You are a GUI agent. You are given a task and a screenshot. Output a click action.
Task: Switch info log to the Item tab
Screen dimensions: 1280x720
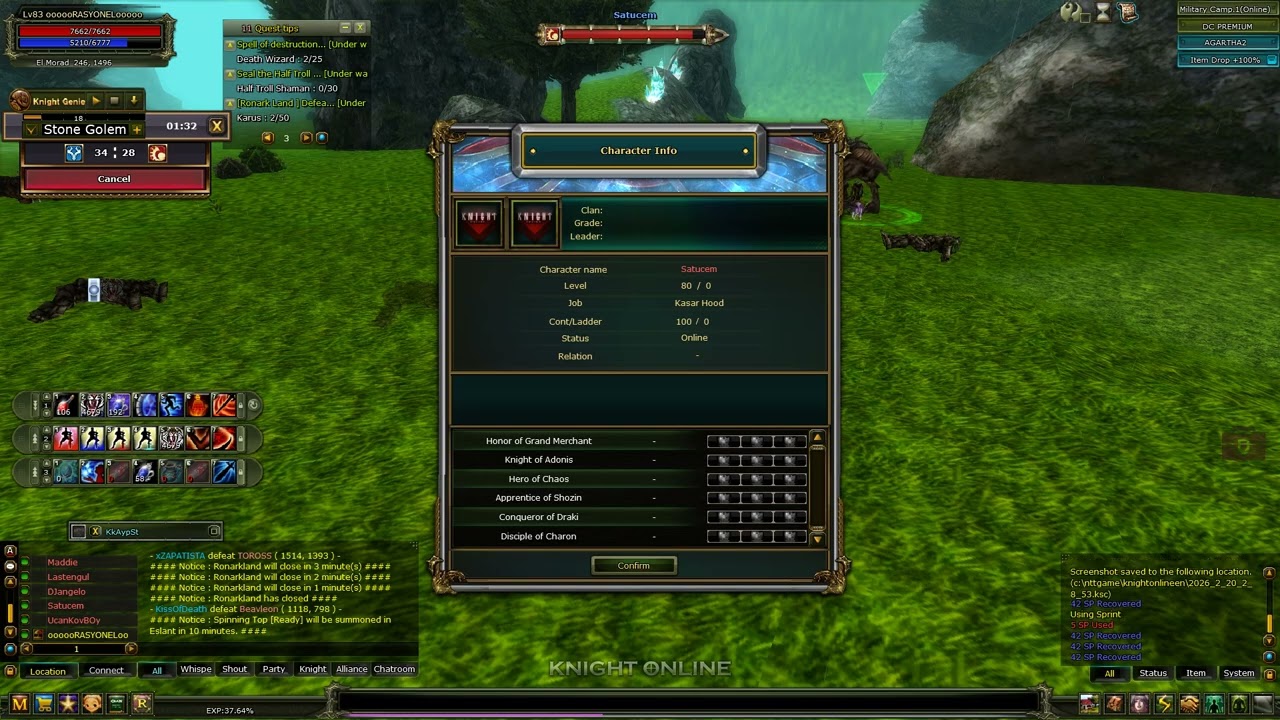click(x=1195, y=673)
